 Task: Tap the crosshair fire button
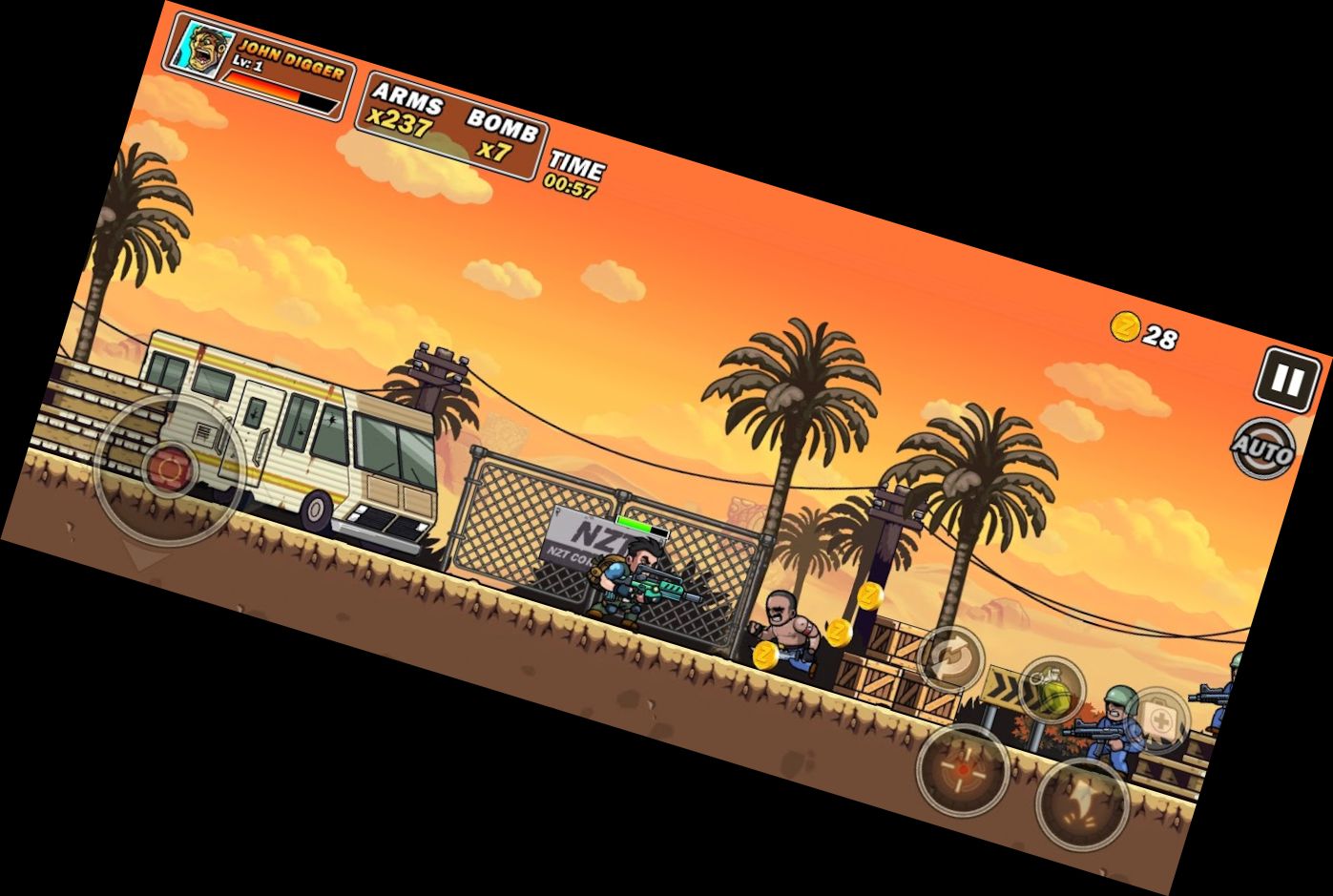click(x=962, y=768)
